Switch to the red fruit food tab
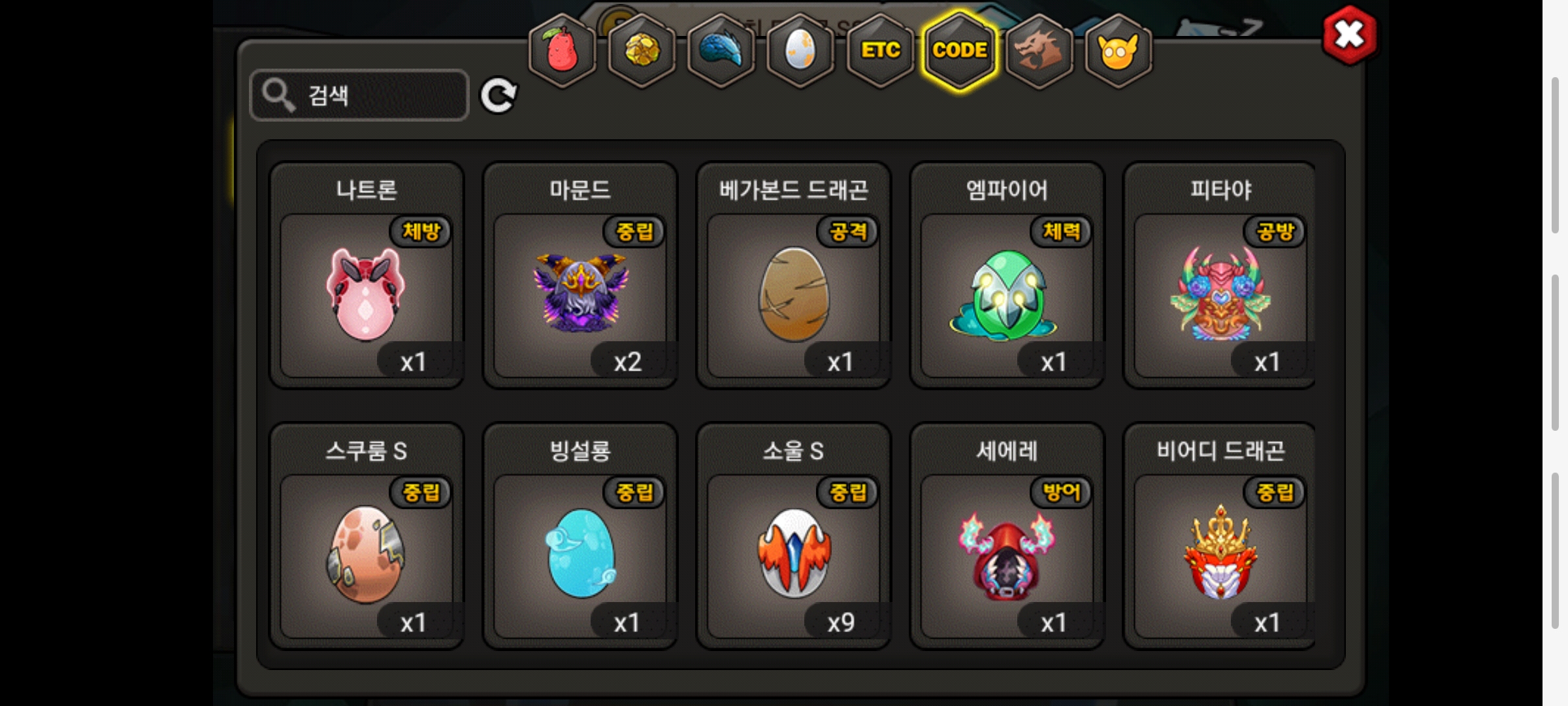This screenshot has width=1568, height=706. tap(562, 50)
